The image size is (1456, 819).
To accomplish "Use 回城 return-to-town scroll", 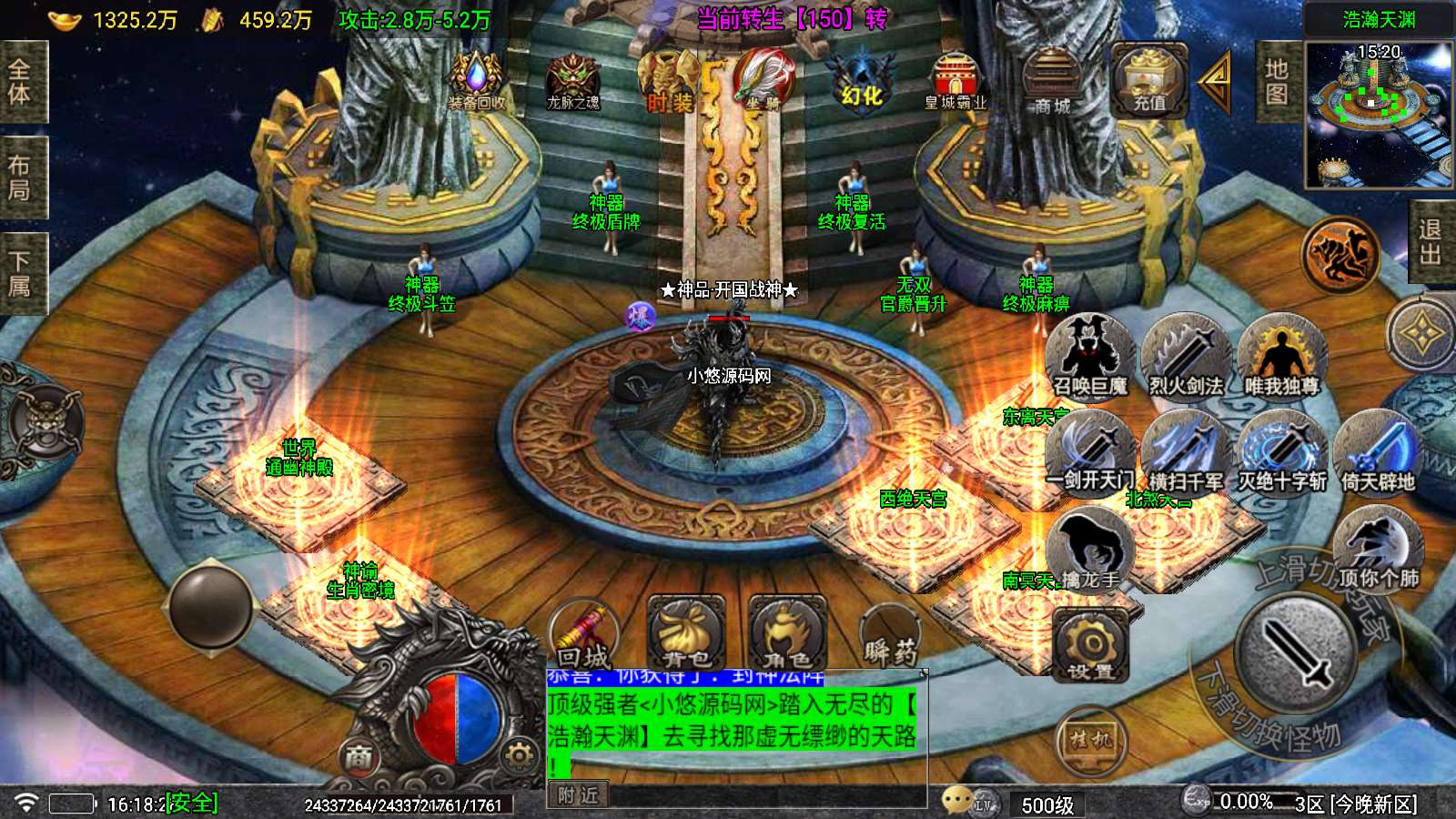I will click(584, 636).
